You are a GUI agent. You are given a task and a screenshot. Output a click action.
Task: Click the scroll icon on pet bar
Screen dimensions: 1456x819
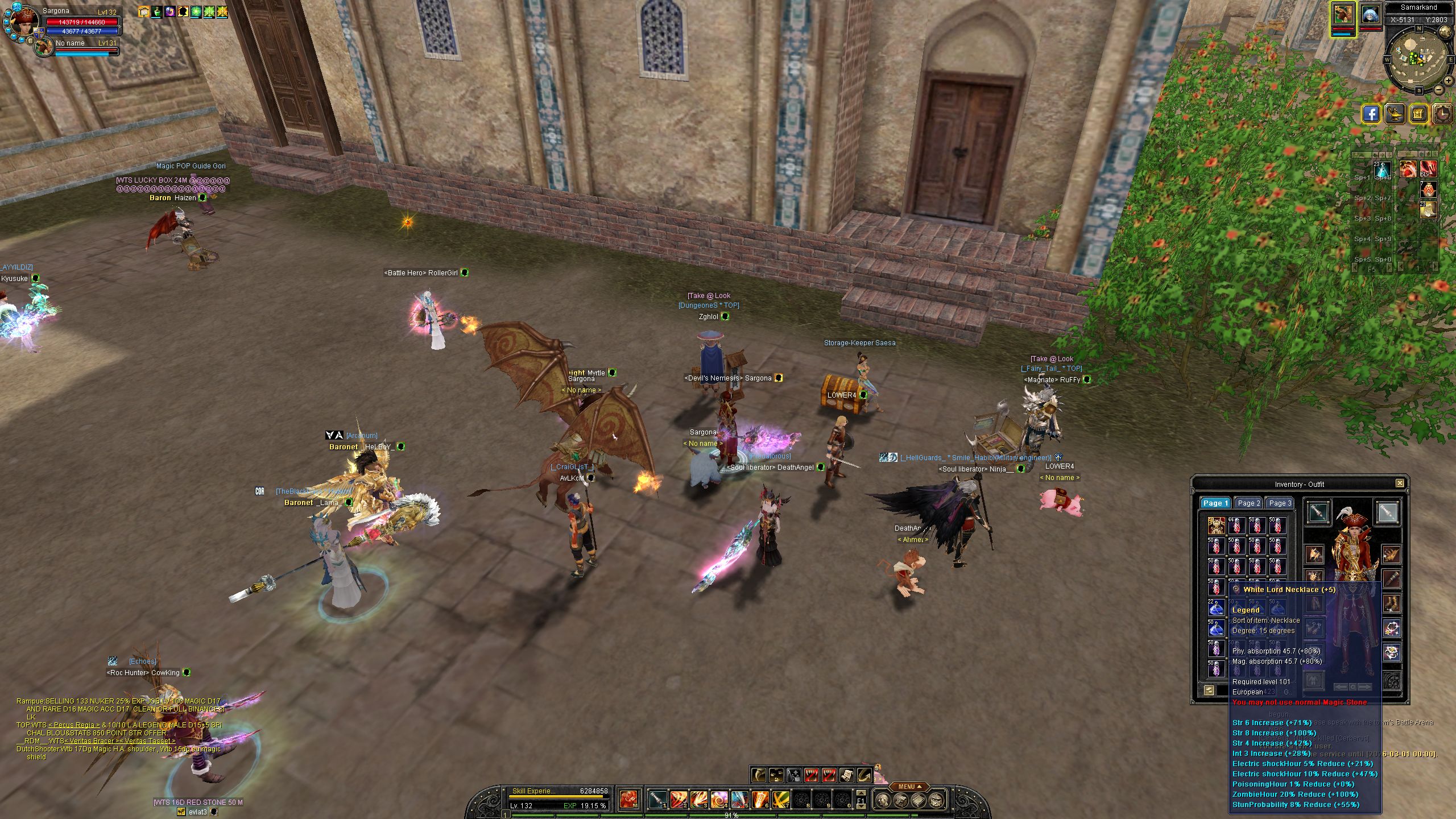pos(847,775)
